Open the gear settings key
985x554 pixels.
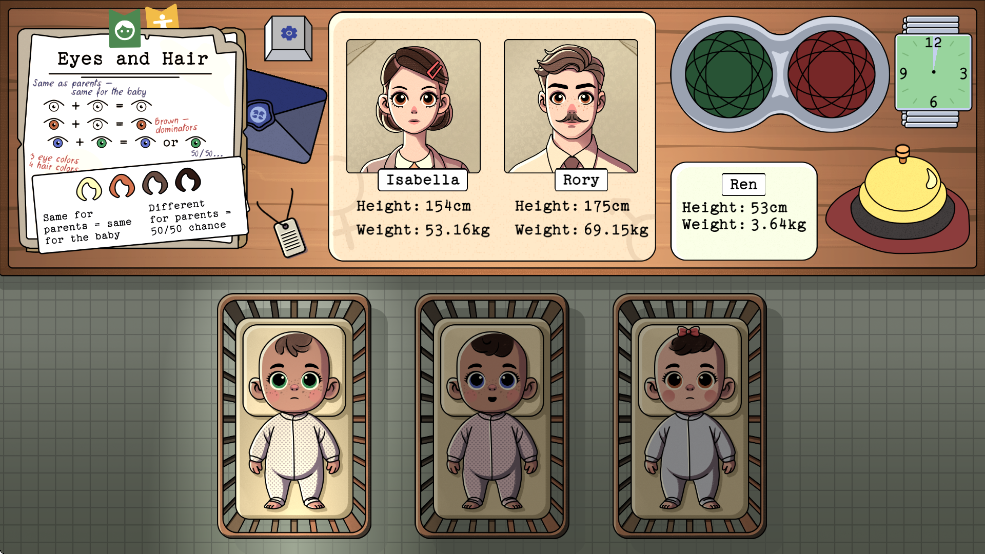(x=289, y=35)
